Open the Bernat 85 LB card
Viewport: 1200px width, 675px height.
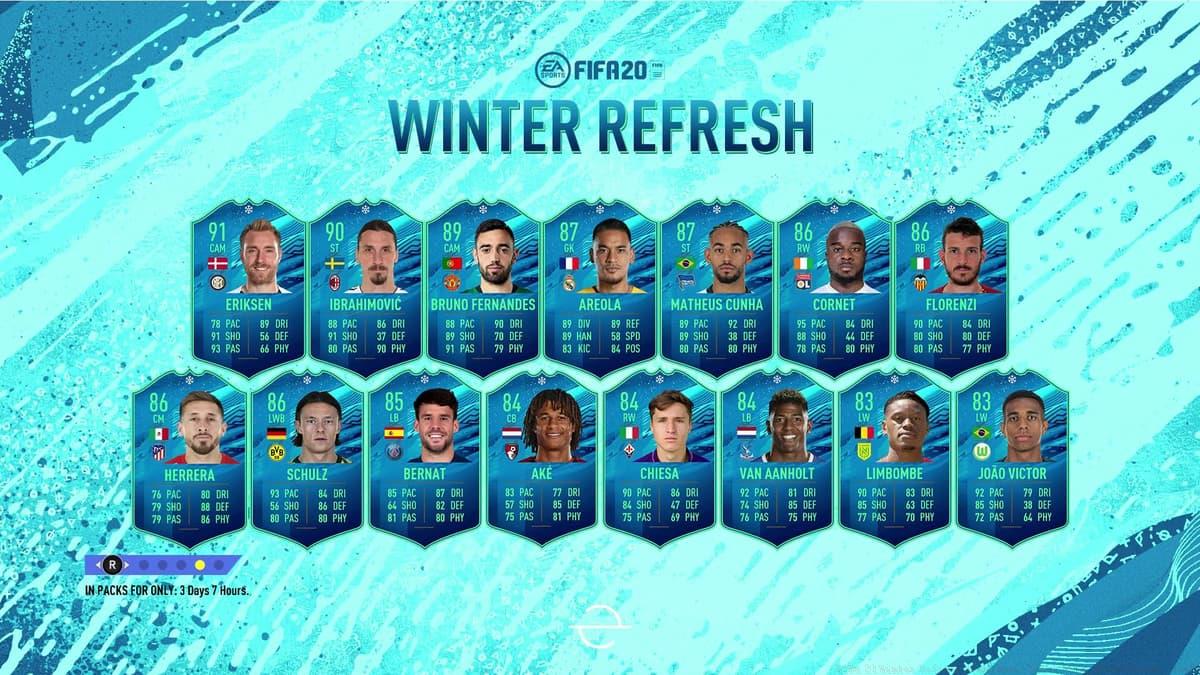click(x=424, y=458)
